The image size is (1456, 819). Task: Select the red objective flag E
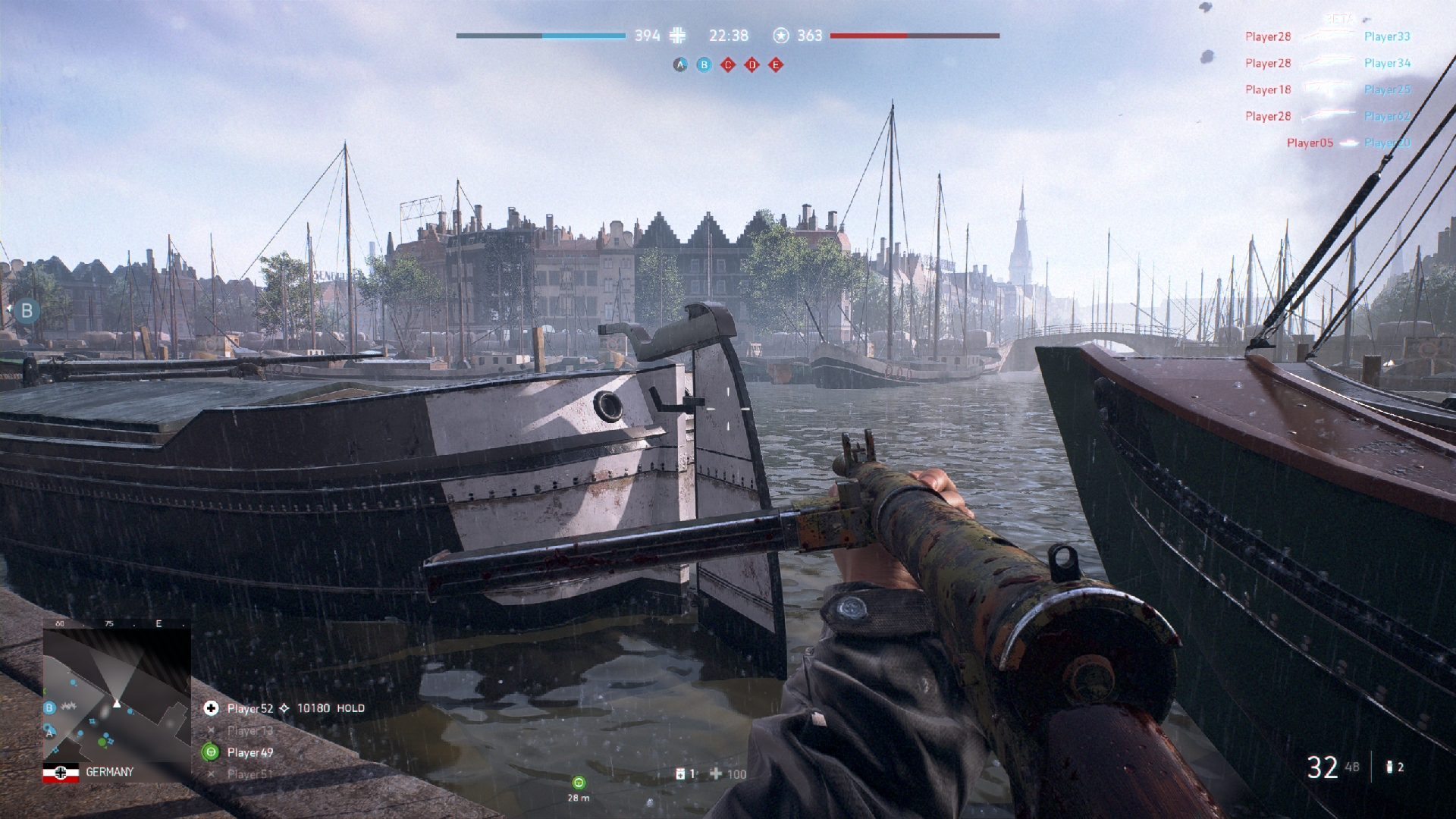tap(775, 65)
